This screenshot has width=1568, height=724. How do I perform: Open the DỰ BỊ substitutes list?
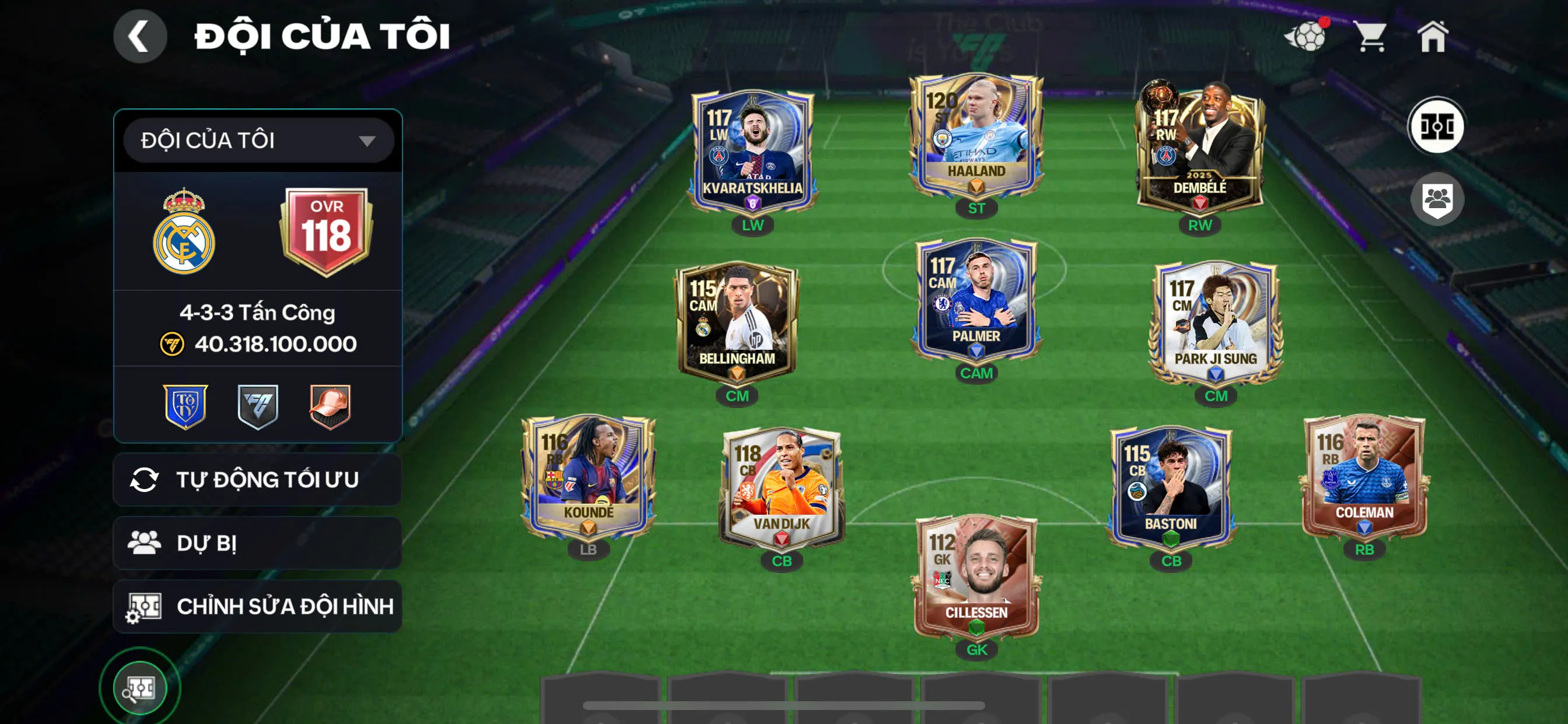pyautogui.click(x=257, y=543)
